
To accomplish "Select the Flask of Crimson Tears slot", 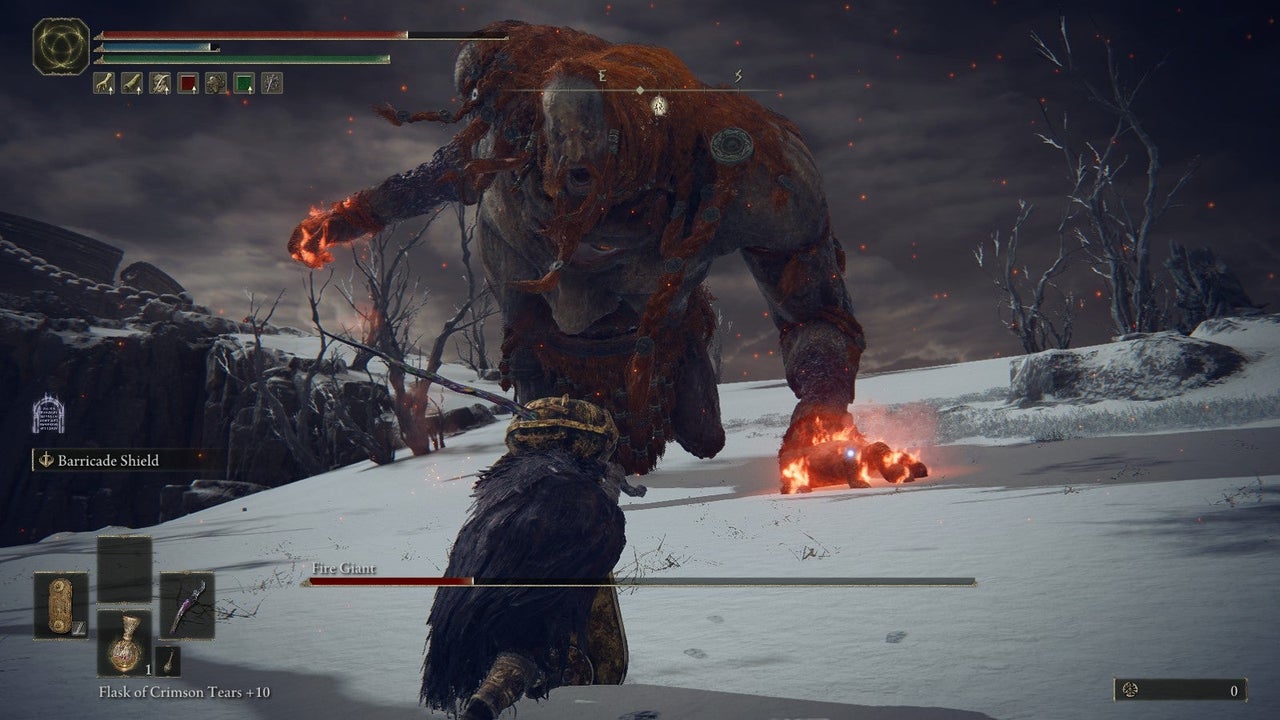I will pyautogui.click(x=124, y=643).
